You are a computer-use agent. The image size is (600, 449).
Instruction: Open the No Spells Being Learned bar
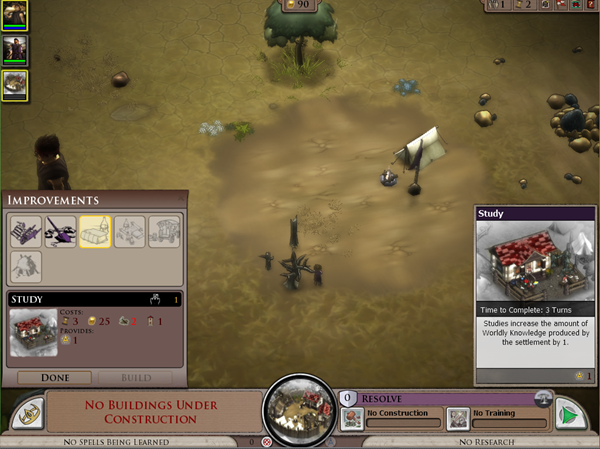pyautogui.click(x=111, y=441)
